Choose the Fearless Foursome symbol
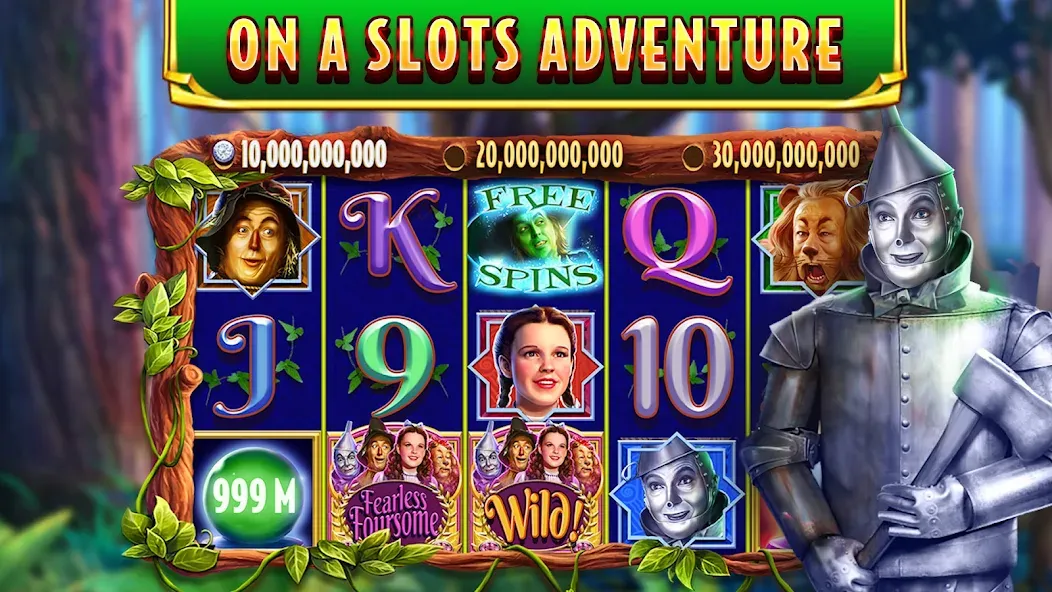Viewport: 1052px width, 592px height. tap(395, 490)
